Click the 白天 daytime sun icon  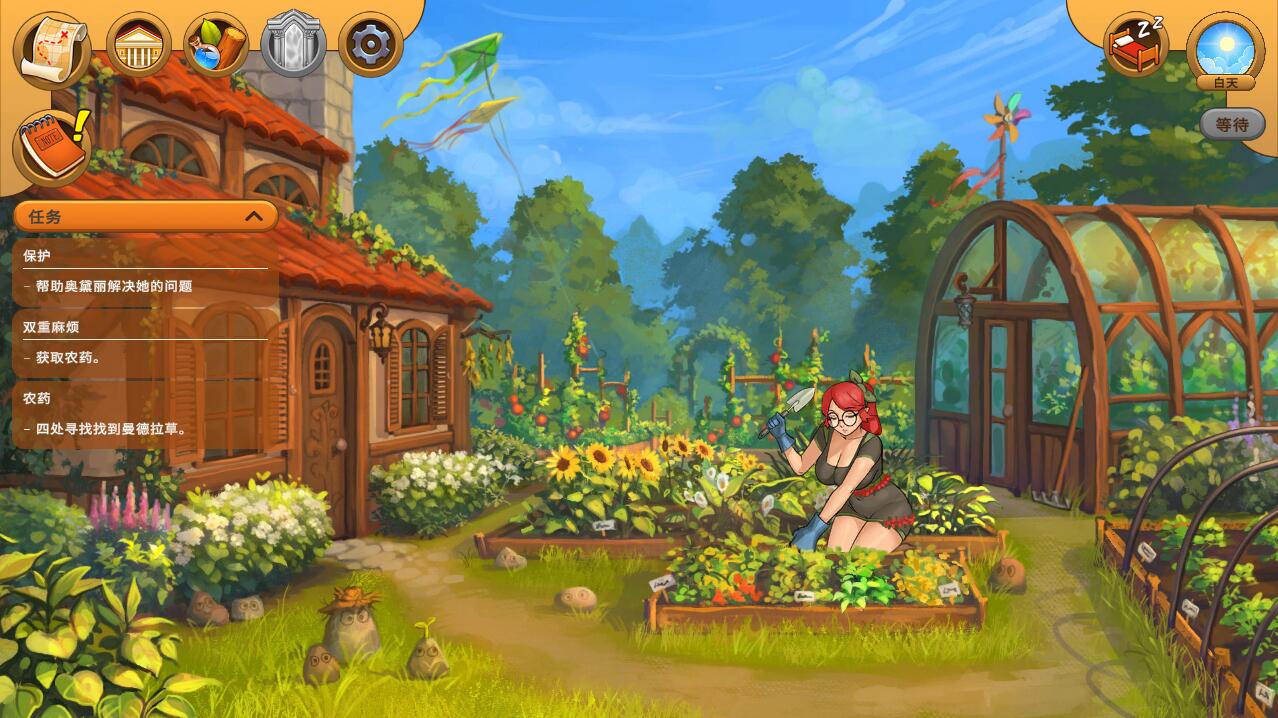pos(1225,48)
